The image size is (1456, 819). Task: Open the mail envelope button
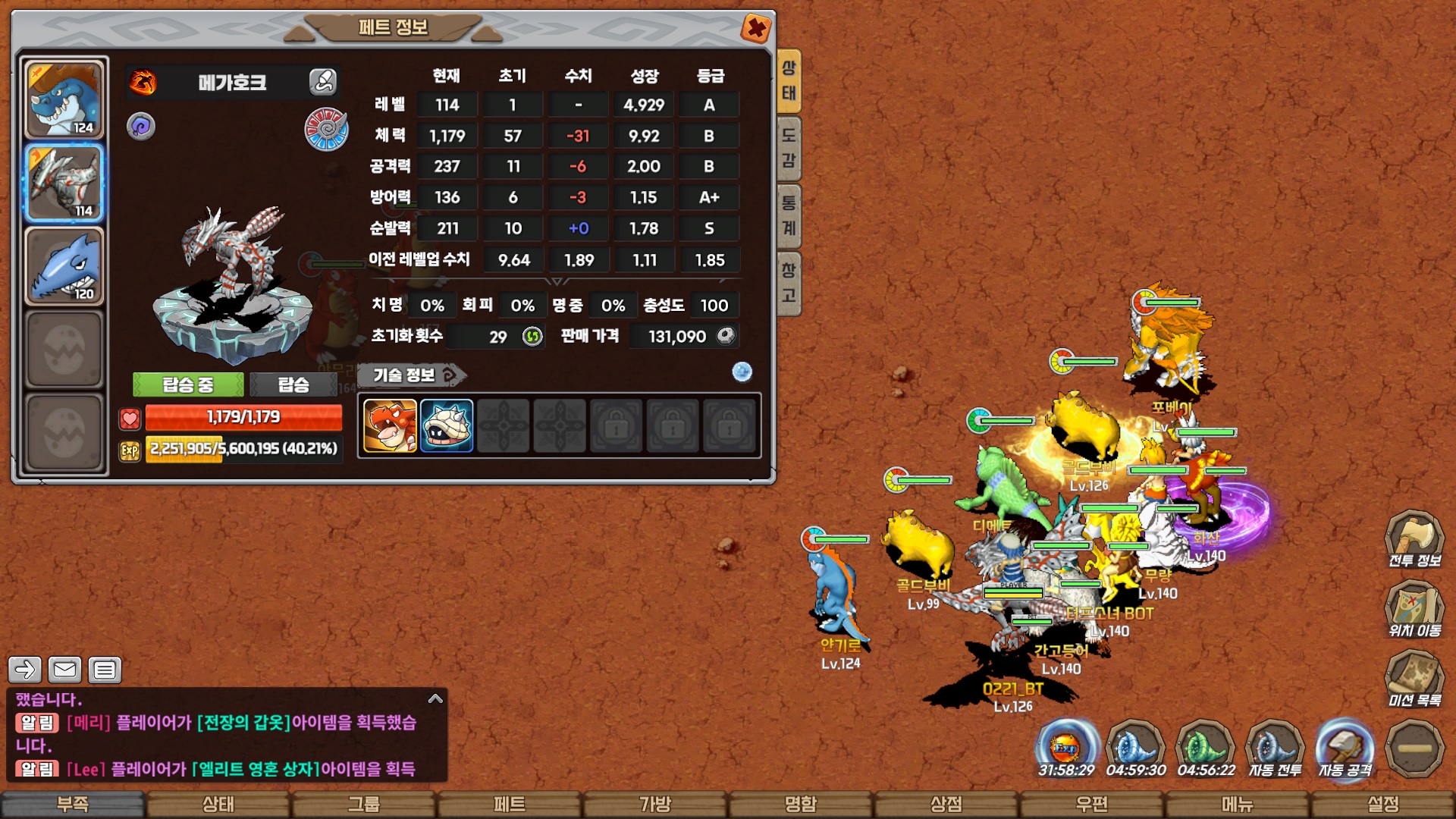tap(64, 670)
